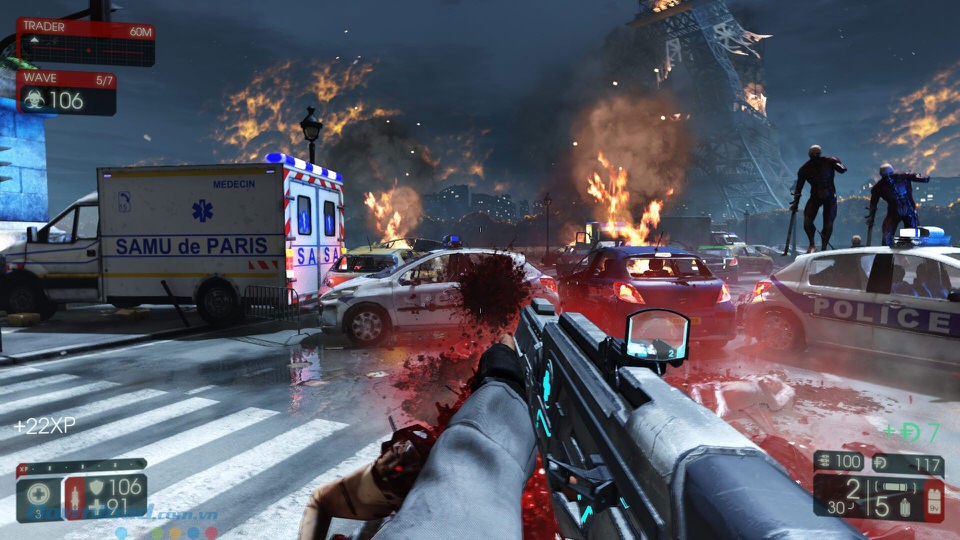Select the biohazard wave icon

(x=33, y=99)
